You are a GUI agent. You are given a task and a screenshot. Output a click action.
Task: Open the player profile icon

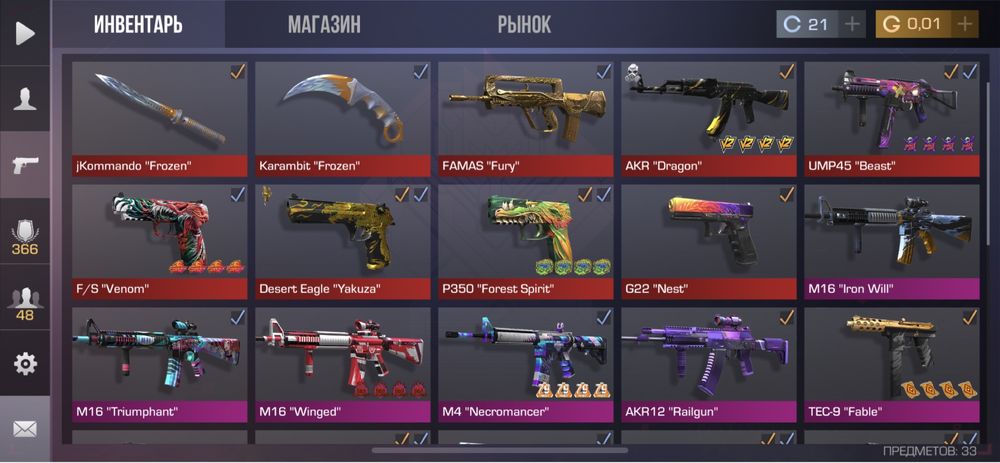click(x=25, y=98)
